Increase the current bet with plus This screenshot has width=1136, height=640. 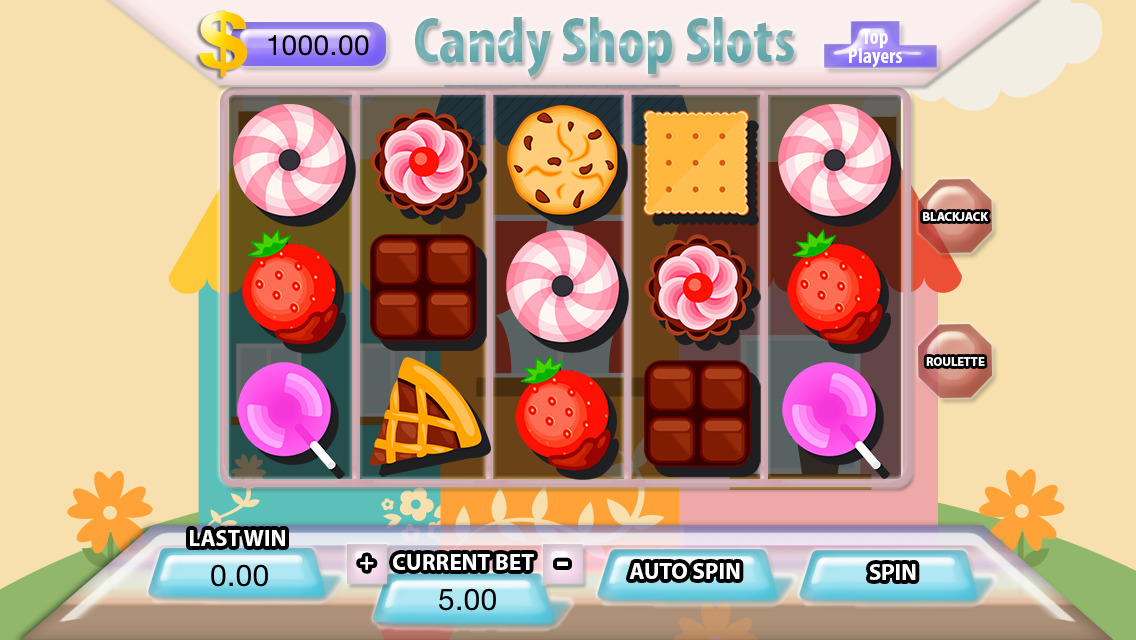[x=366, y=563]
